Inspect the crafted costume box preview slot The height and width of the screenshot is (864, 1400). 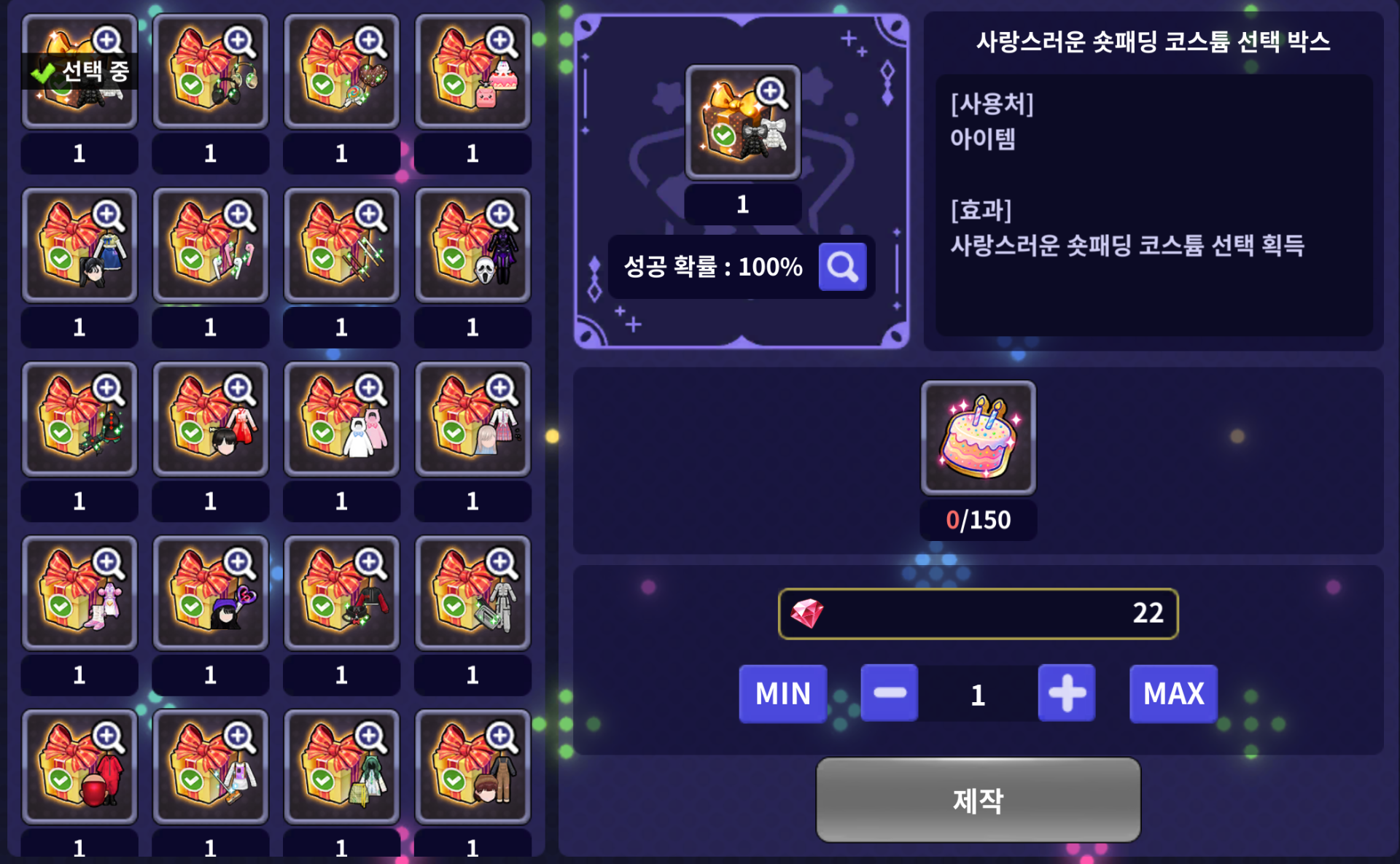pos(742,122)
